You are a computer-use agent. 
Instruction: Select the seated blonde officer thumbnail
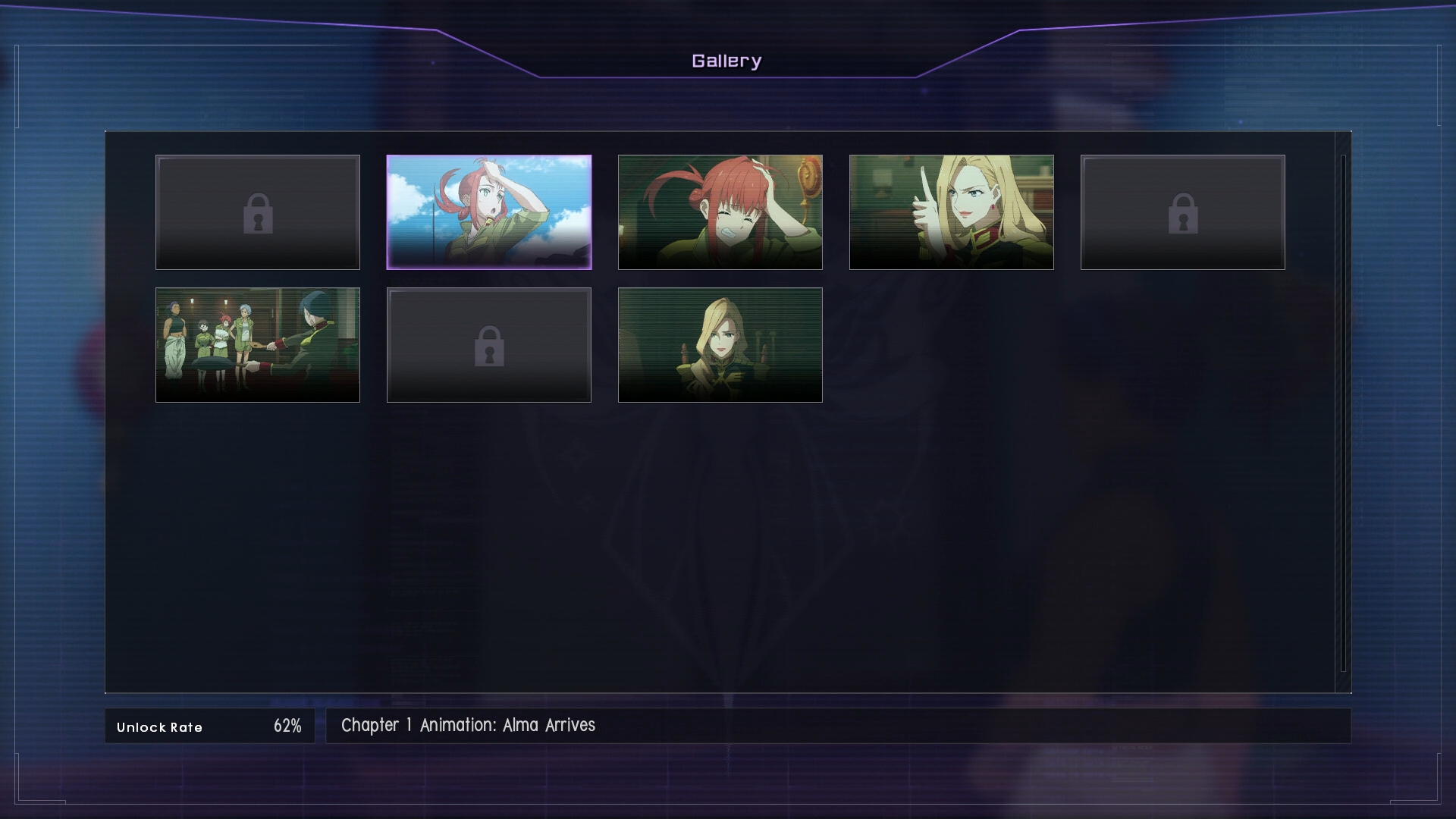tap(720, 345)
